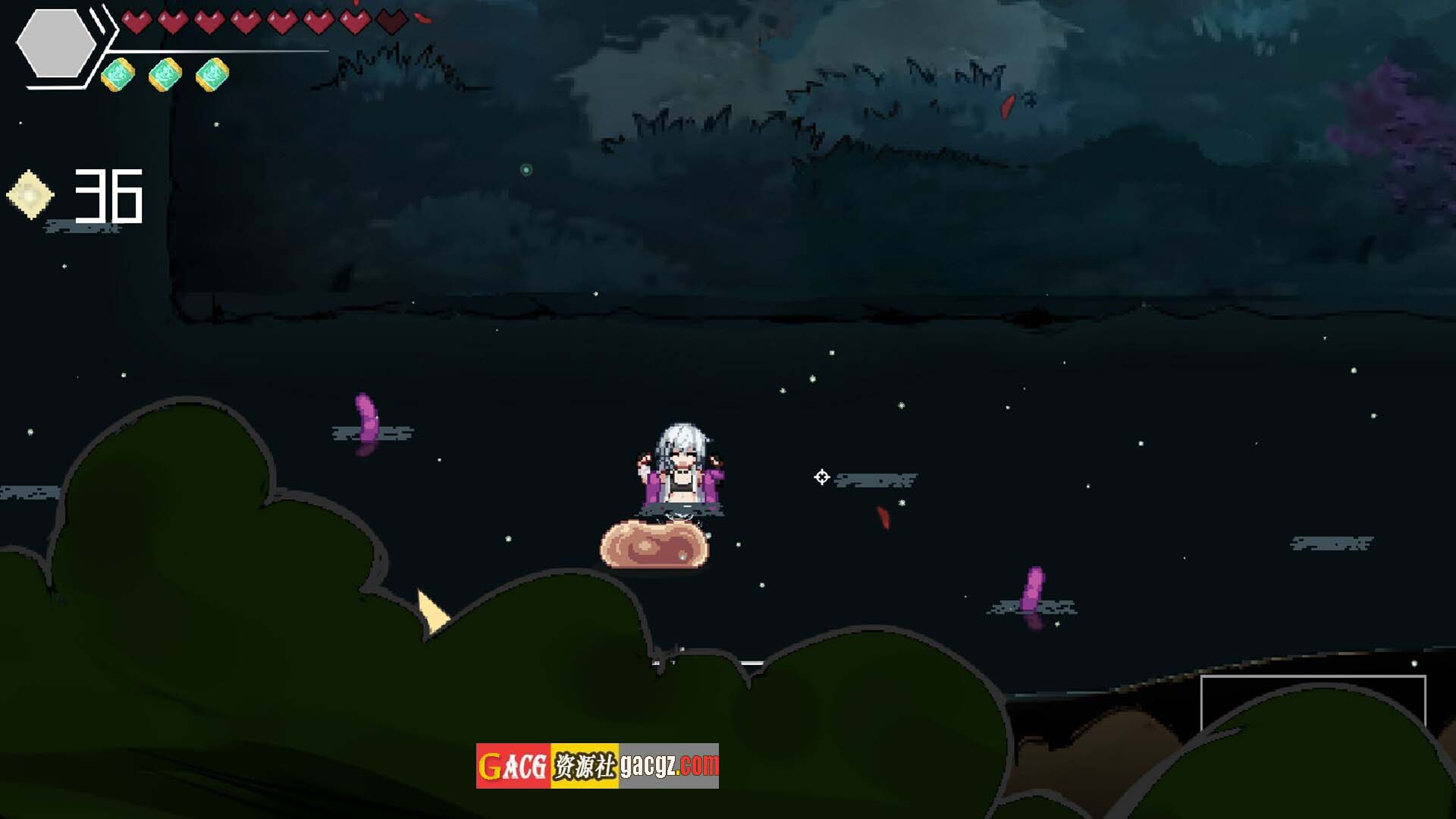
Task: Select the yellow diamond currency icon
Action: [30, 195]
